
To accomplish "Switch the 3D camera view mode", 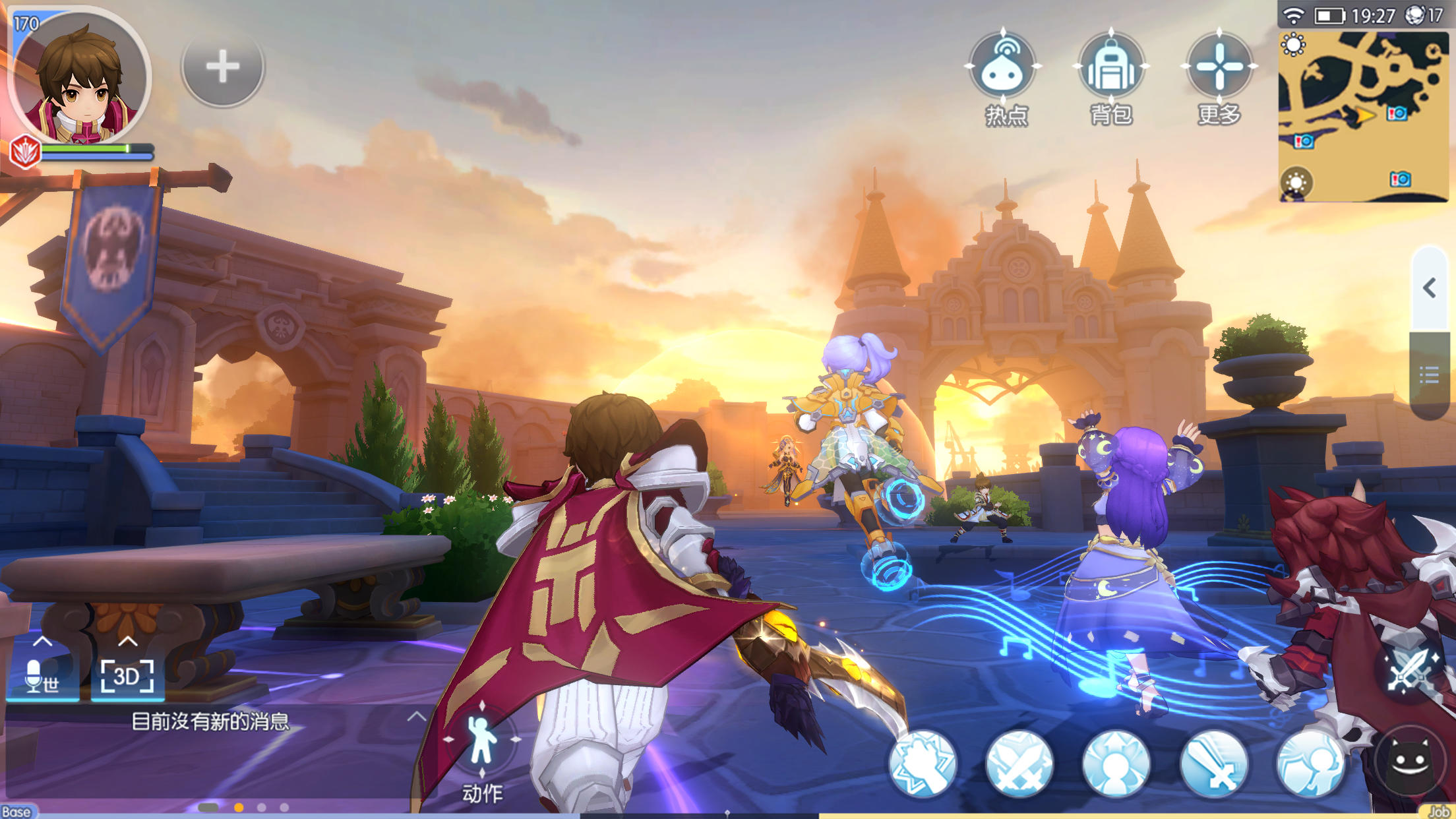I will click(127, 676).
